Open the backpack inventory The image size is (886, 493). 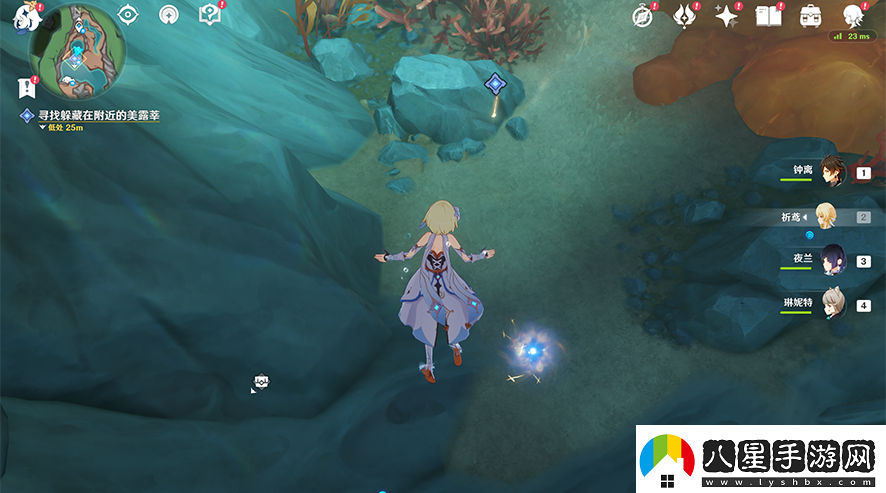click(x=810, y=16)
